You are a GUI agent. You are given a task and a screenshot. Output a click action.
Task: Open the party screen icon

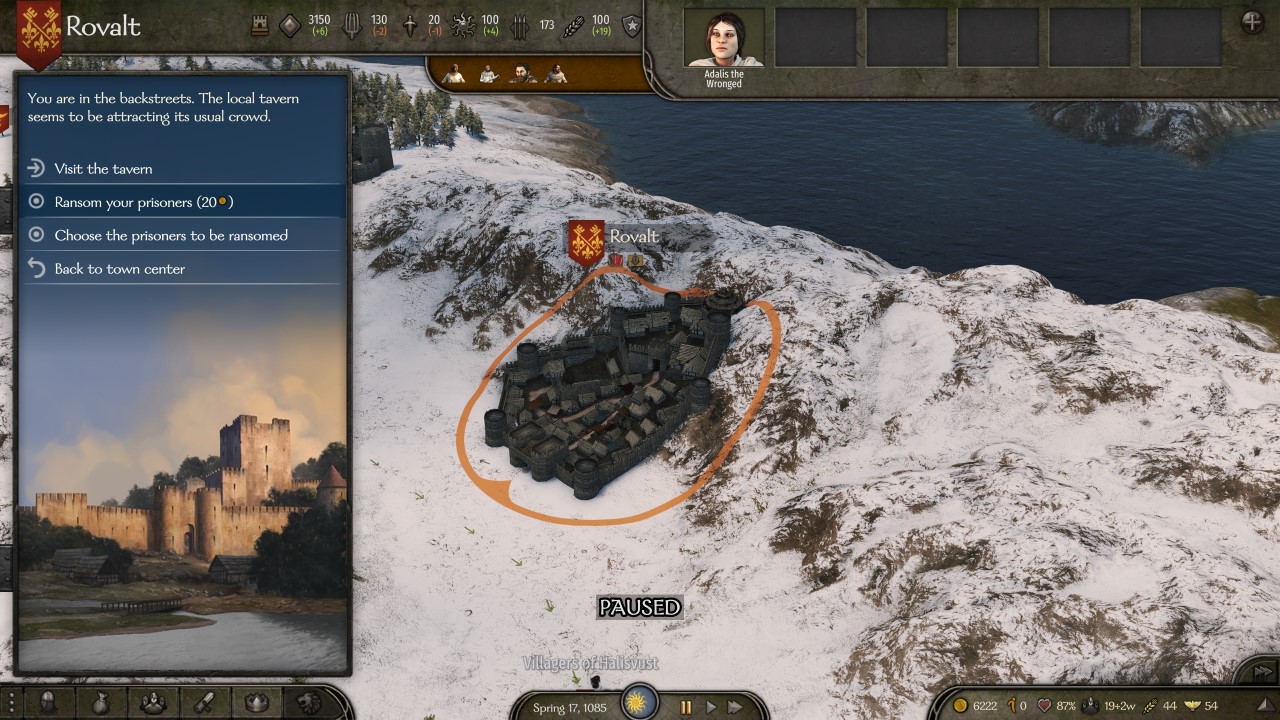152,703
